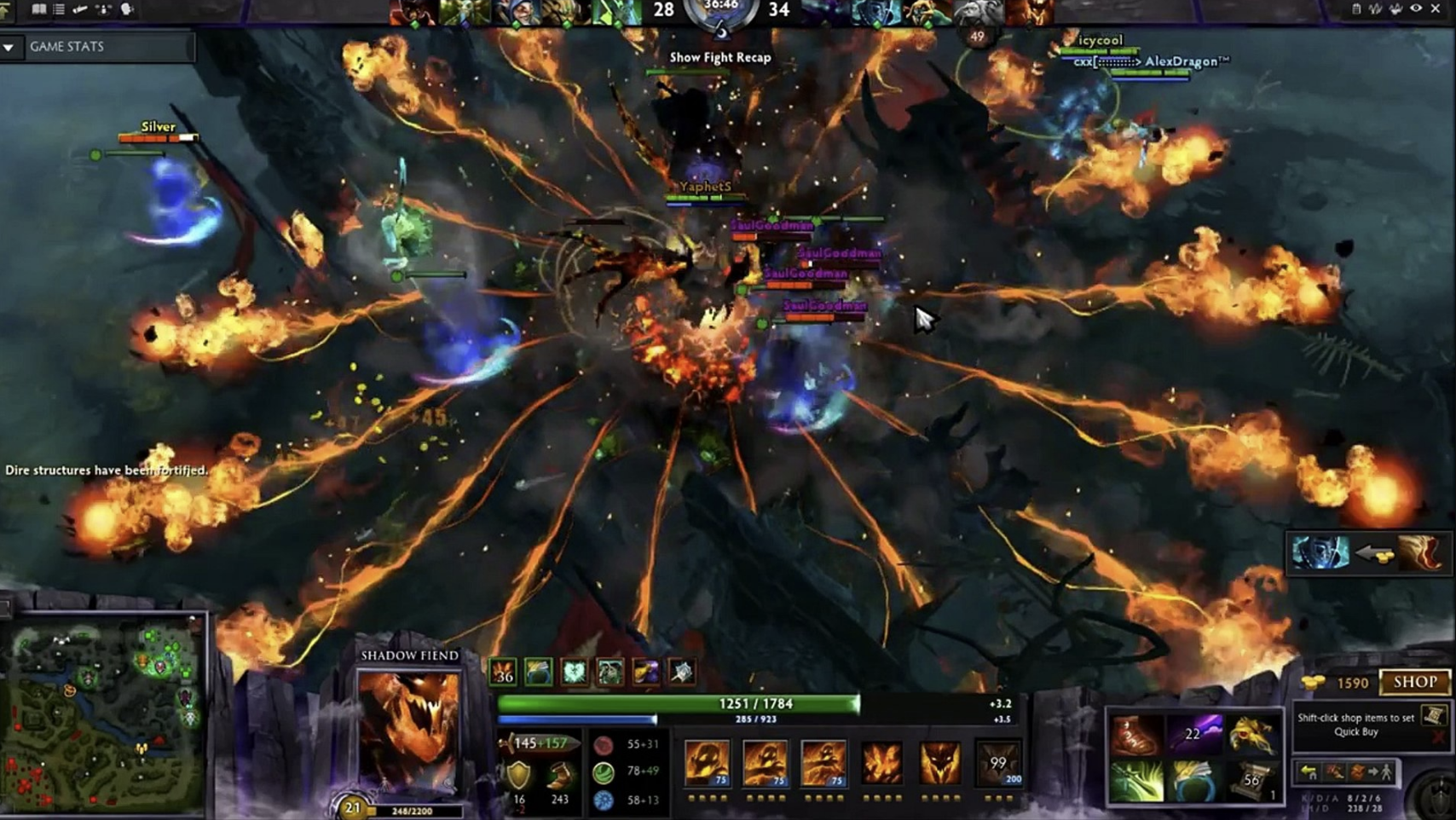Click the Shadow Fiend hero portrait

pyautogui.click(x=412, y=729)
